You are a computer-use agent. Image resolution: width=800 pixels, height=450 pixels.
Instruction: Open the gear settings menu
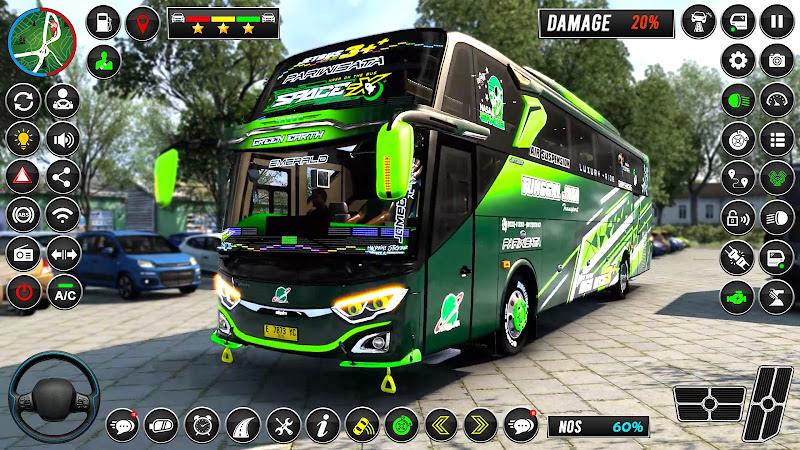738,60
